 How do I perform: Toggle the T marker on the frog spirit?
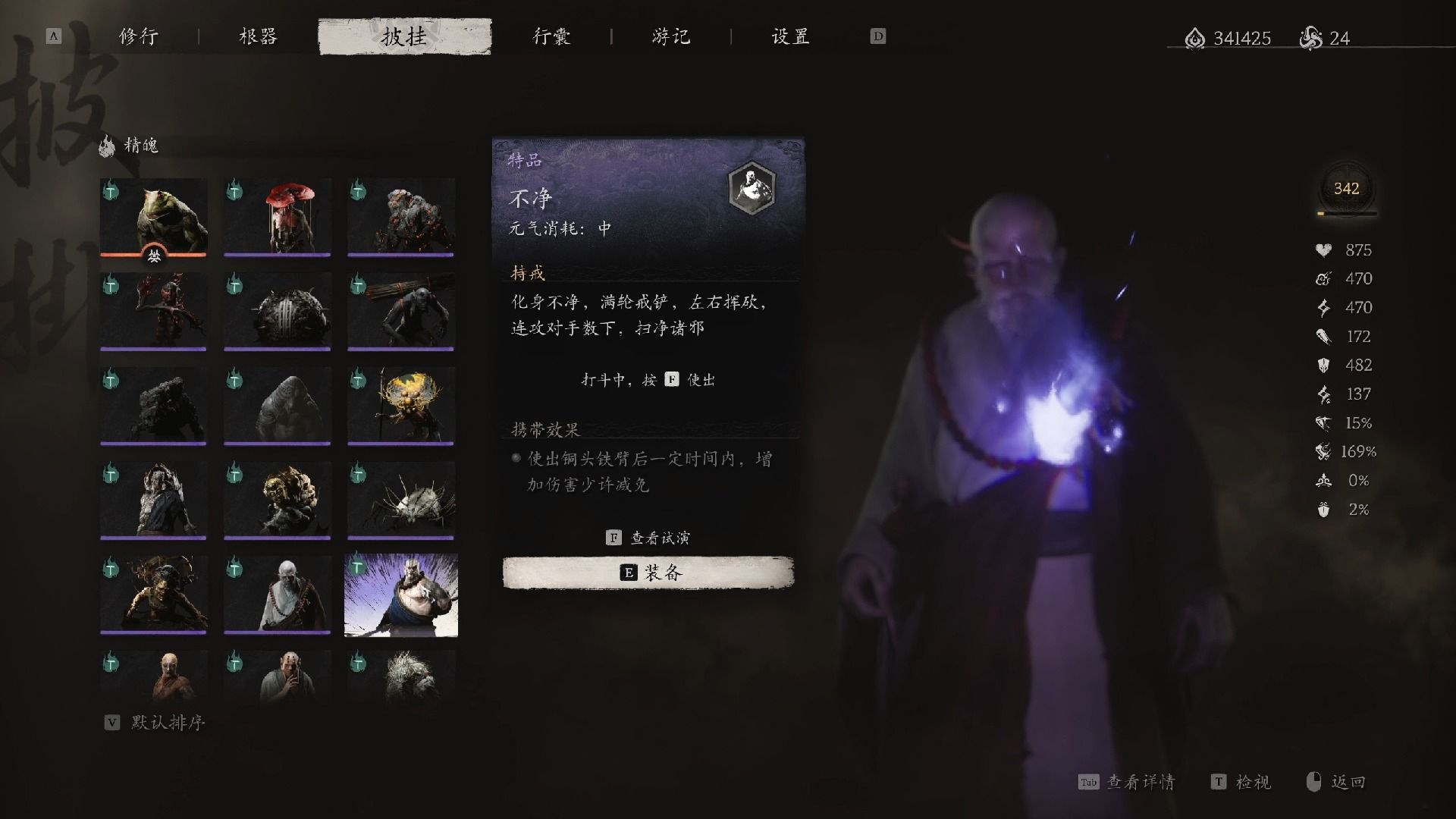[112, 192]
